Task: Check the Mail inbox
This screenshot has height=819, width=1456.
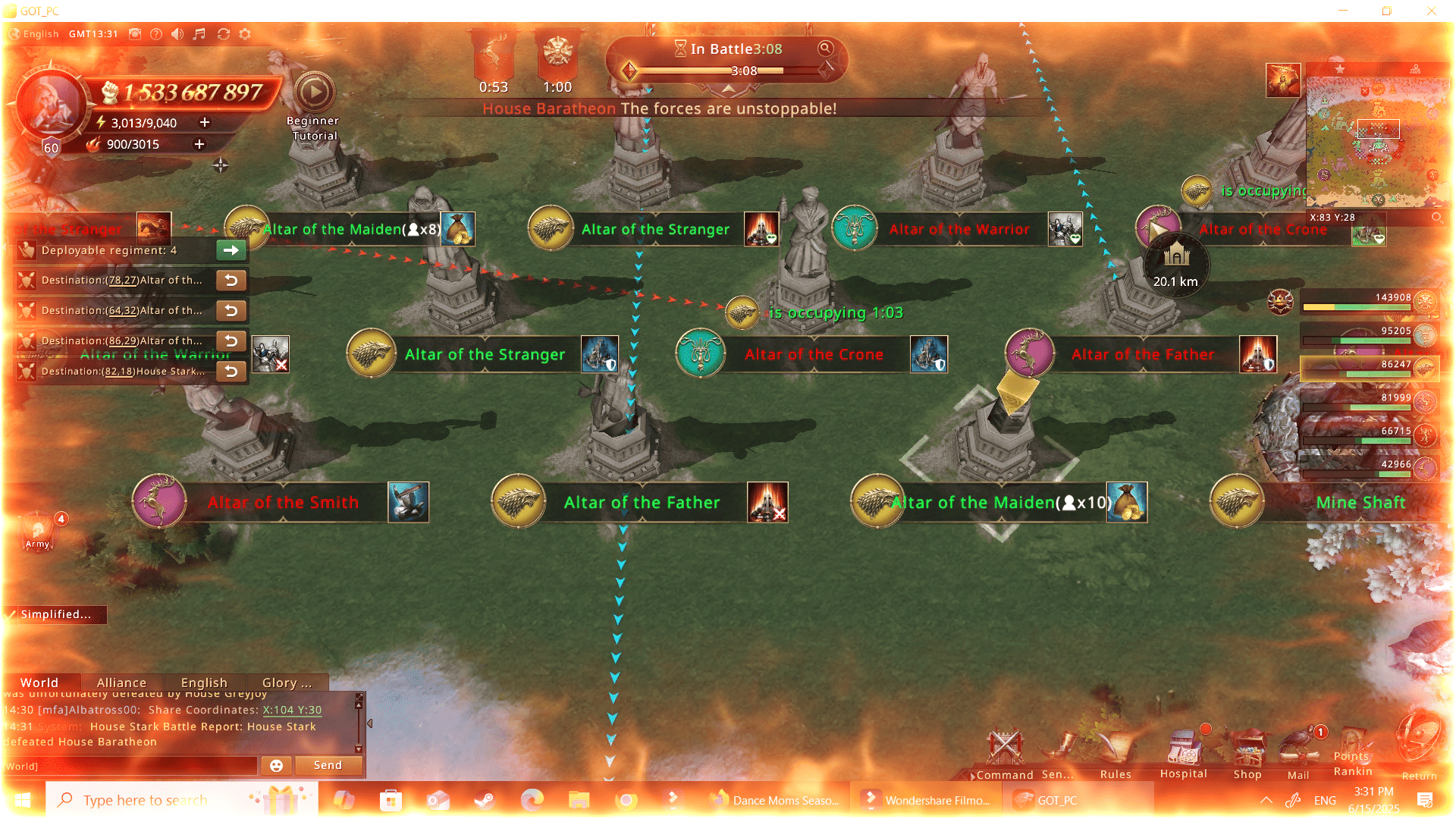Action: tap(1299, 753)
